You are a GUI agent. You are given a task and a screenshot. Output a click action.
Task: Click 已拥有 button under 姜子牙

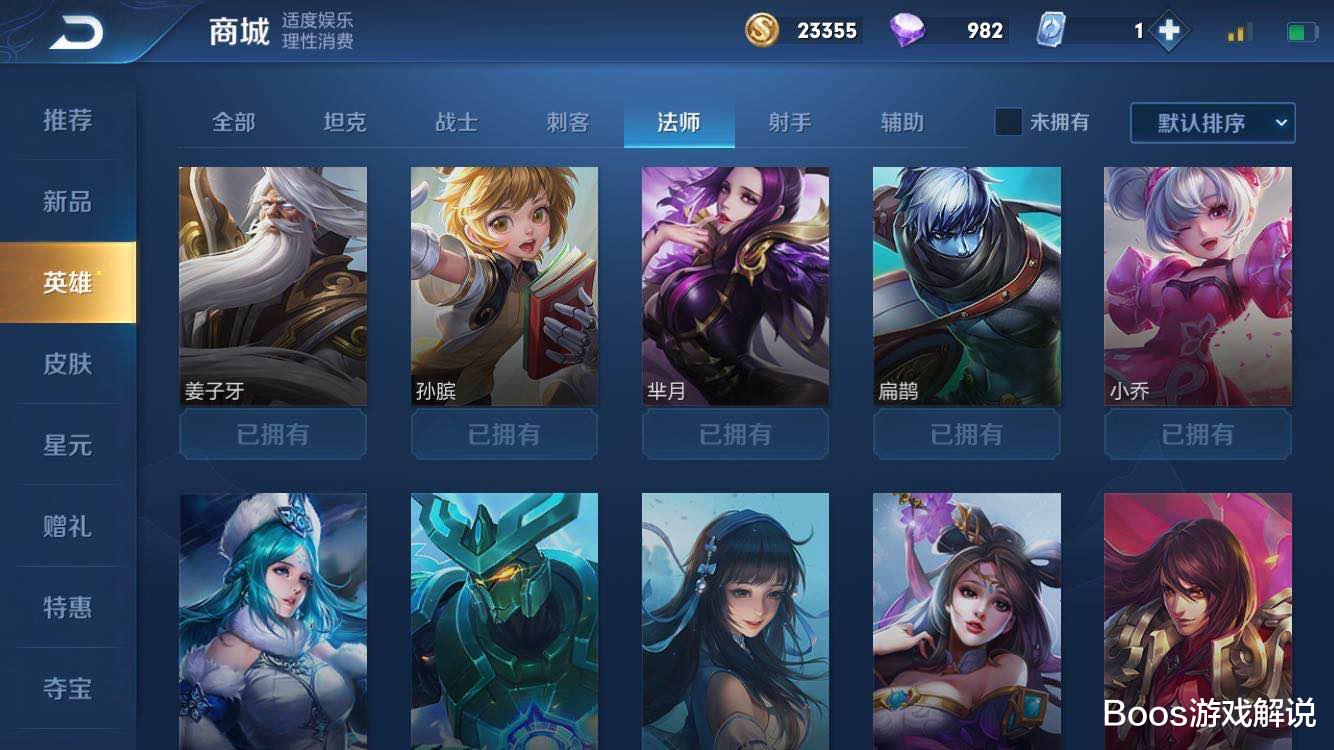pyautogui.click(x=271, y=434)
